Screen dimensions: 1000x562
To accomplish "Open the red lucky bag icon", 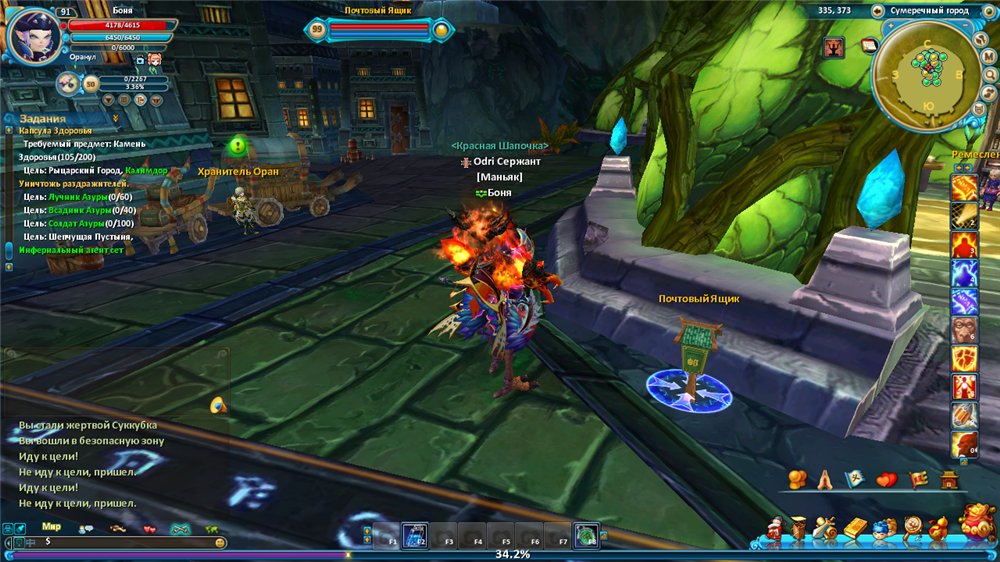I will pyautogui.click(x=975, y=522).
